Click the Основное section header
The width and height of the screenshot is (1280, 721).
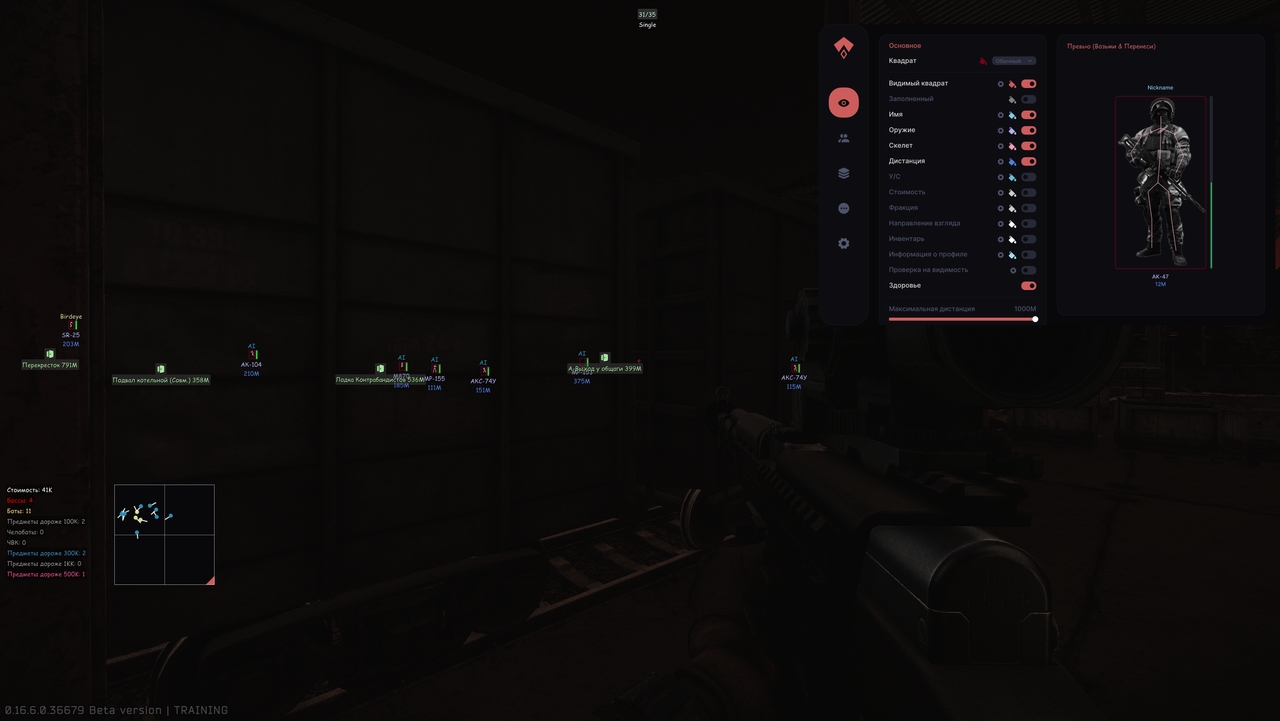[x=903, y=45]
